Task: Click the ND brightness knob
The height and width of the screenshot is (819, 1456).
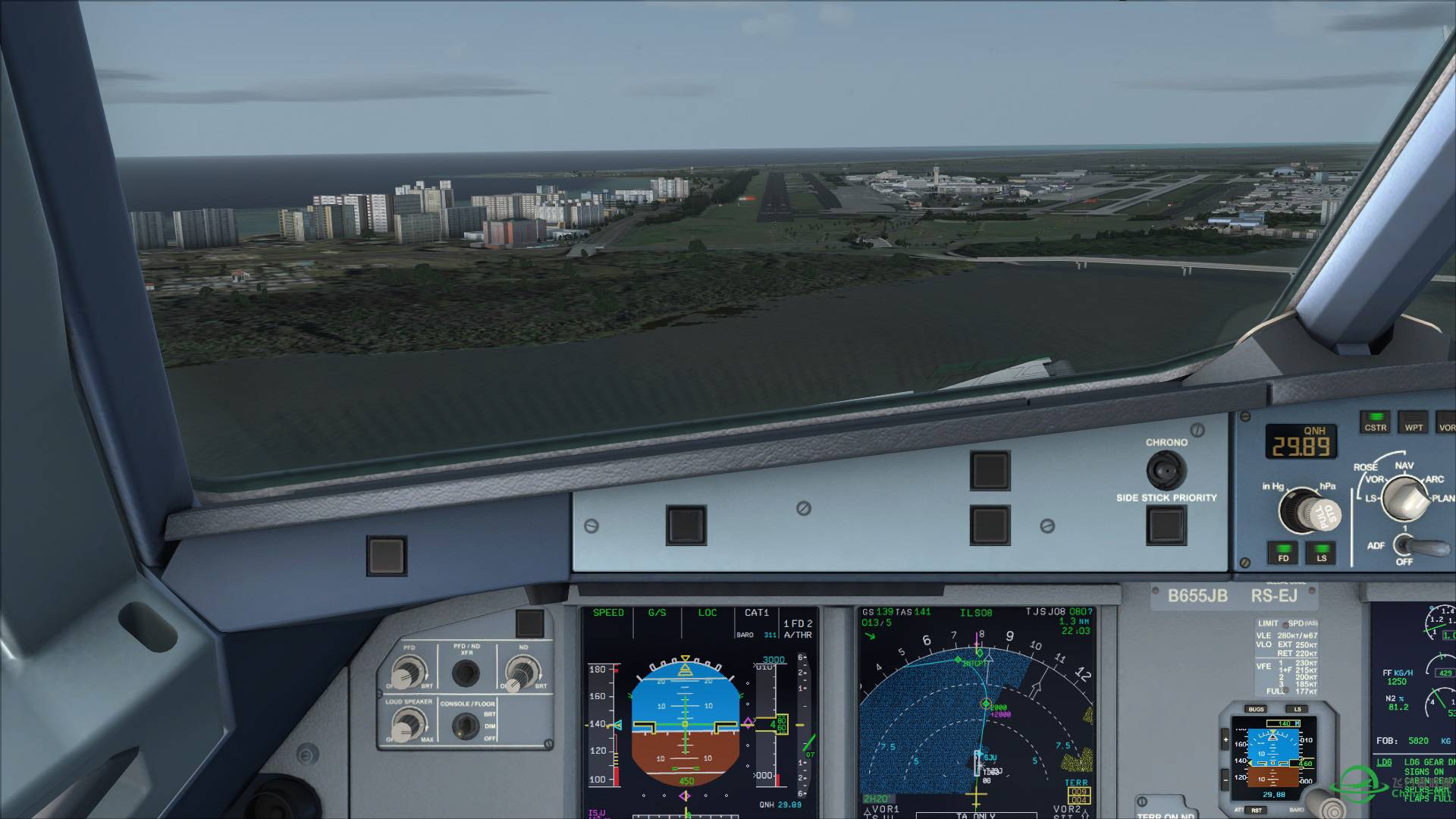Action: tap(520, 672)
